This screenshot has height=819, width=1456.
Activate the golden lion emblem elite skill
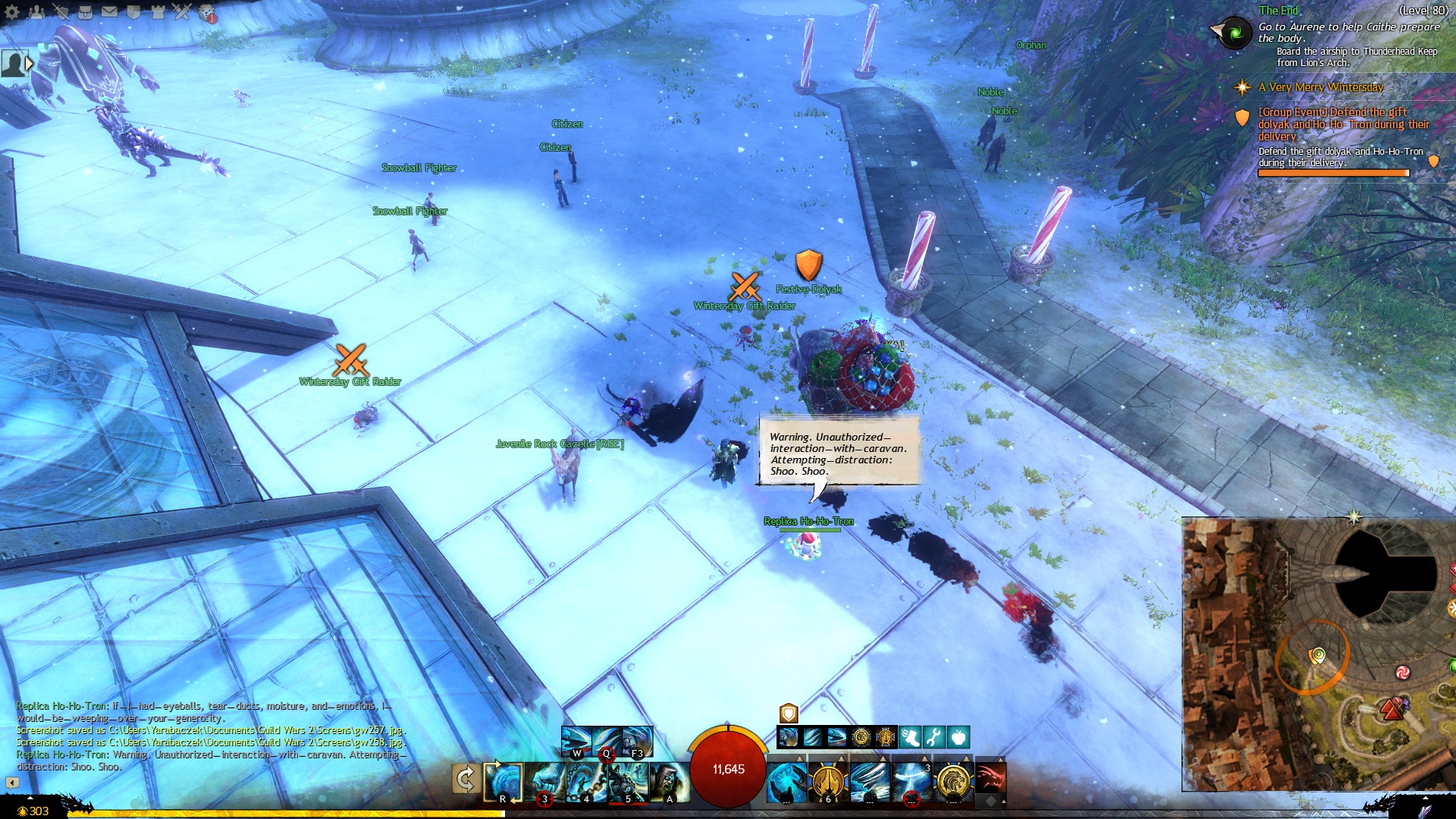coord(952,781)
